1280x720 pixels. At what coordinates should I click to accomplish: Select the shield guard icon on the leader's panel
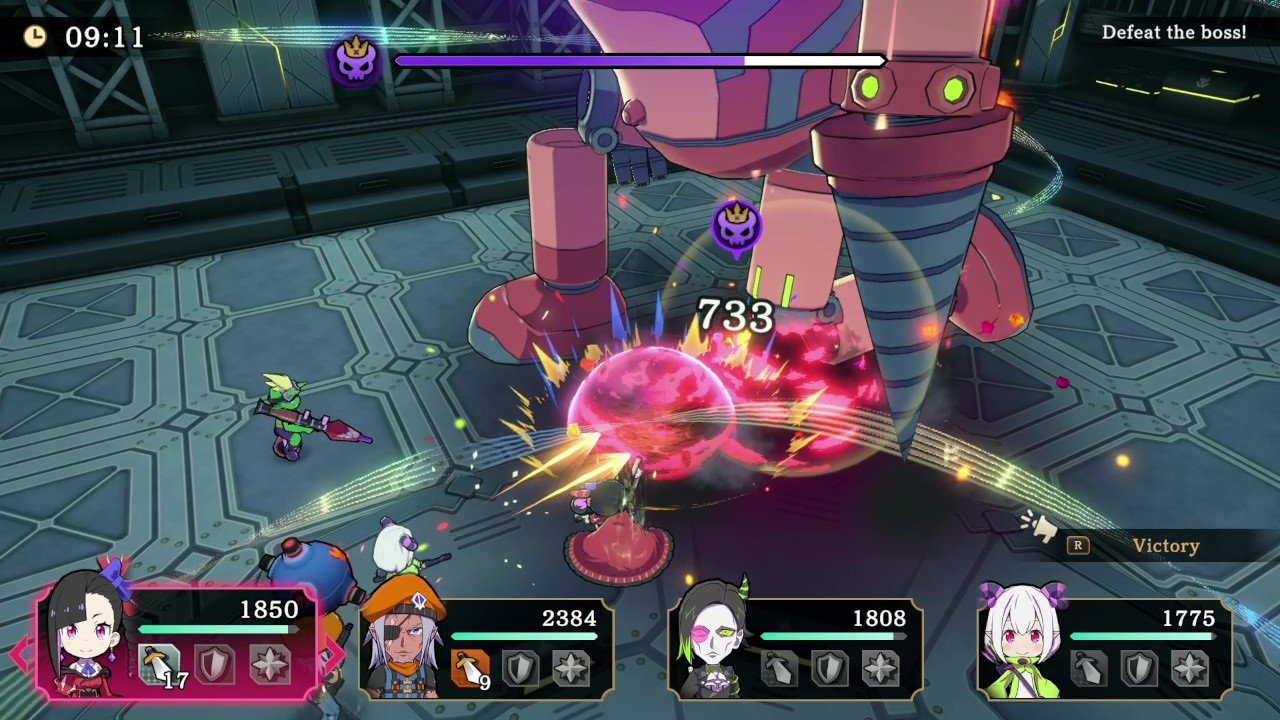(x=217, y=662)
